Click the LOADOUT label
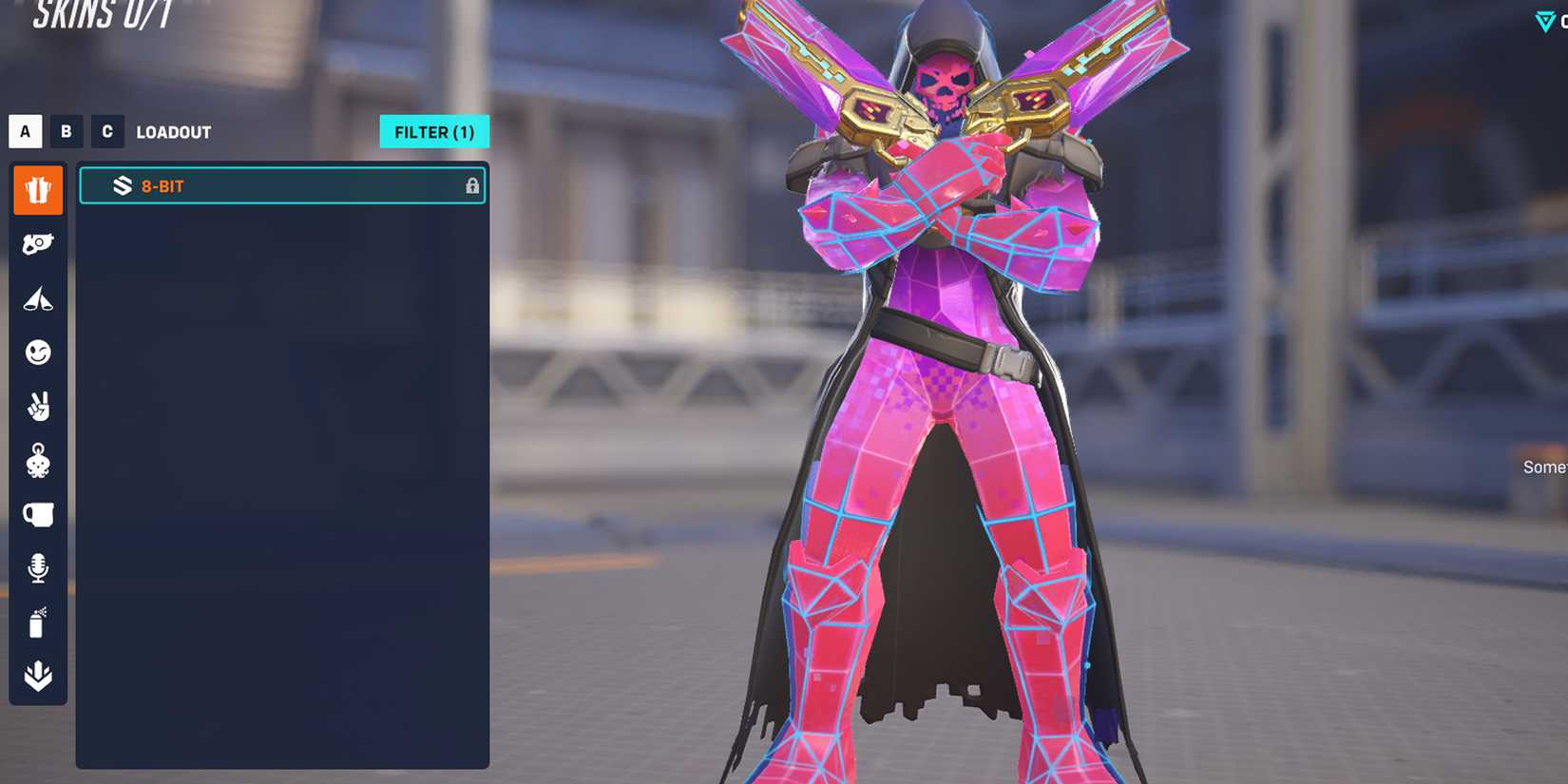Image resolution: width=1568 pixels, height=784 pixels. click(174, 131)
